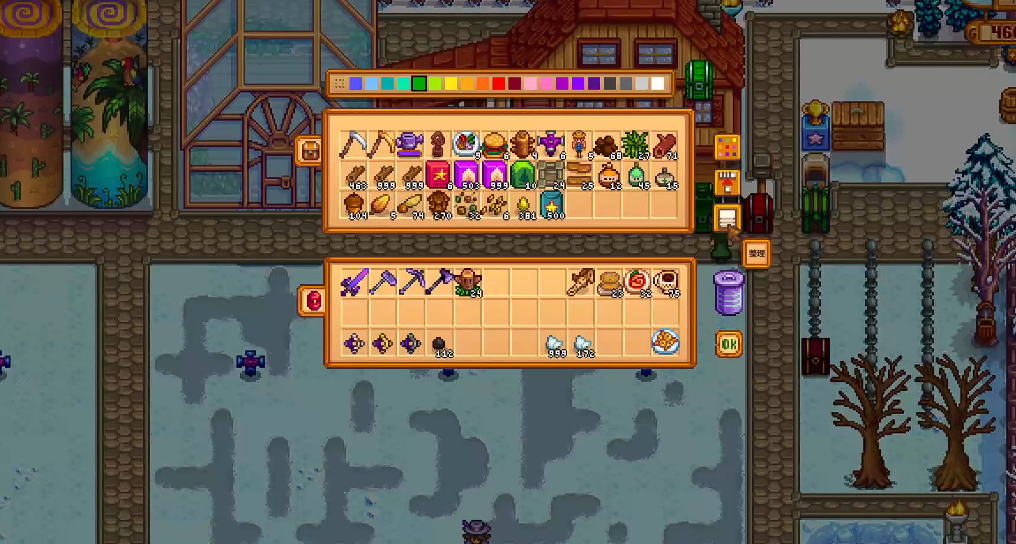Click the organize button beside the chest
The width and height of the screenshot is (1016, 544).
pyautogui.click(x=757, y=254)
